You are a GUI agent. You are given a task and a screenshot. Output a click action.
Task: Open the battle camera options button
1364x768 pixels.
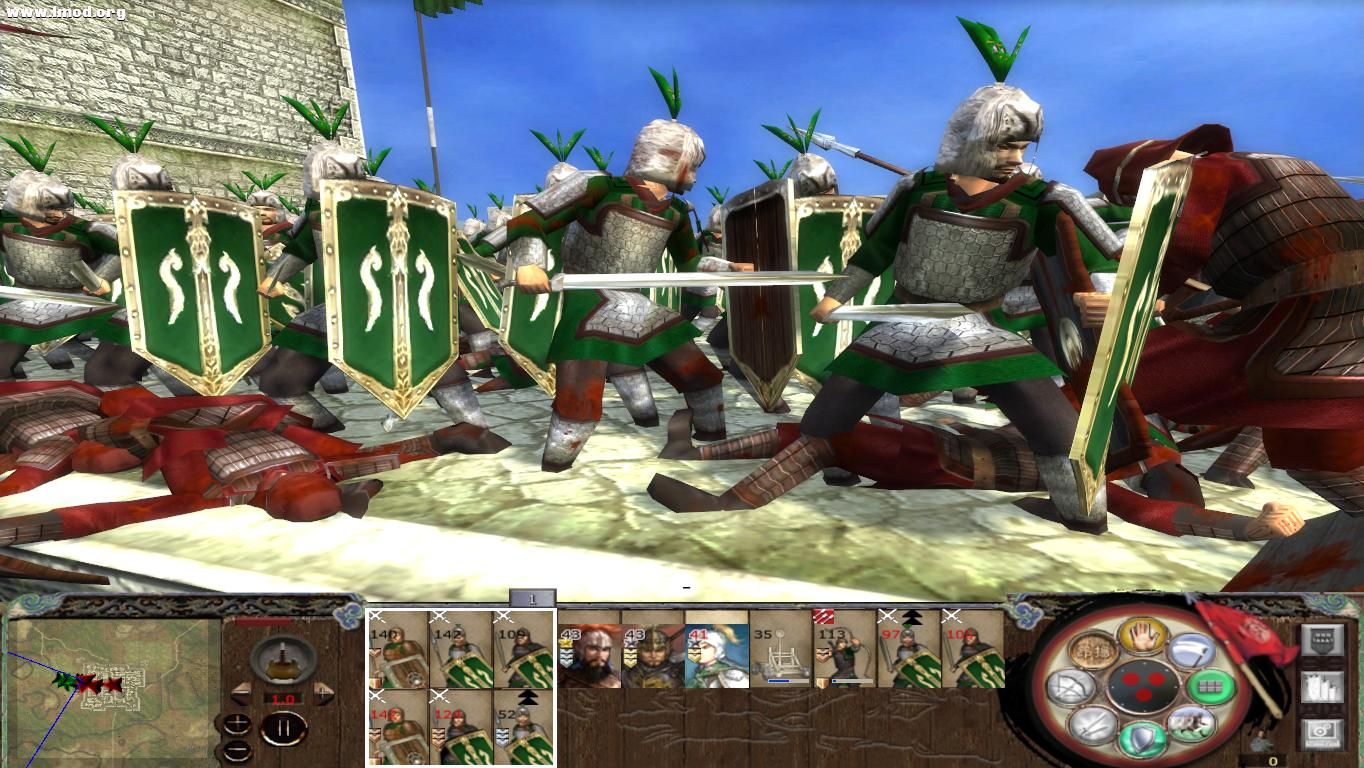click(x=1322, y=730)
